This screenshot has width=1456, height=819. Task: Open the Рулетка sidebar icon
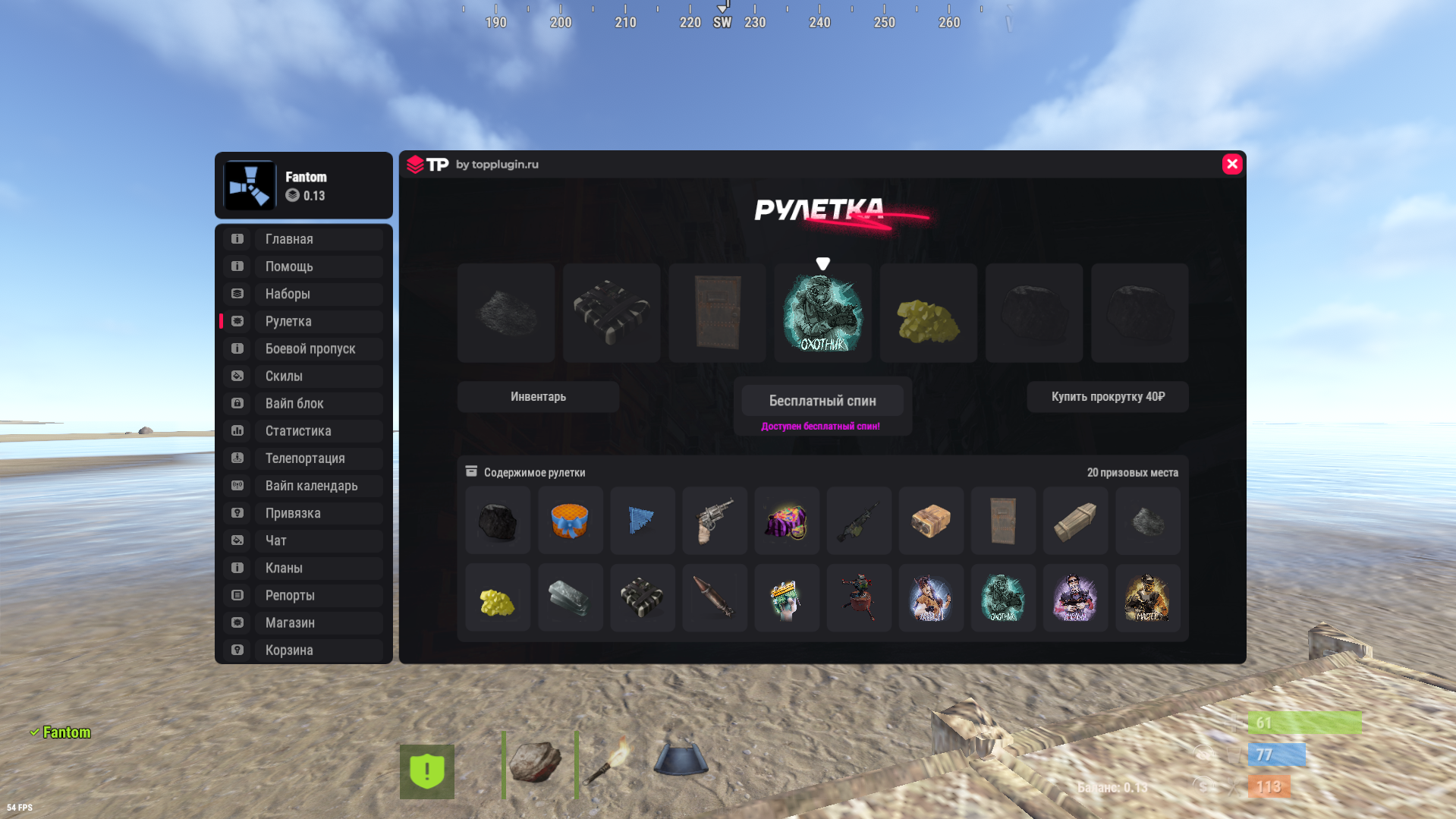click(x=236, y=321)
